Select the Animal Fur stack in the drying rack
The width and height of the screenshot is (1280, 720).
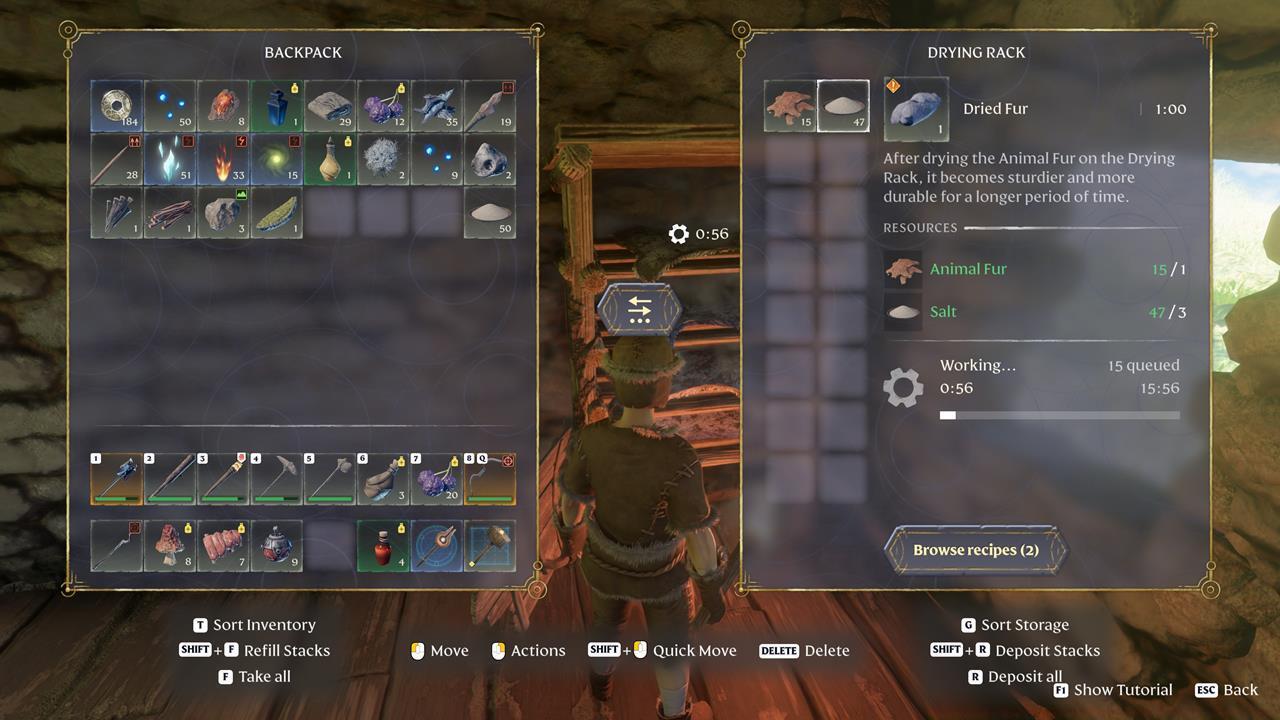789,106
